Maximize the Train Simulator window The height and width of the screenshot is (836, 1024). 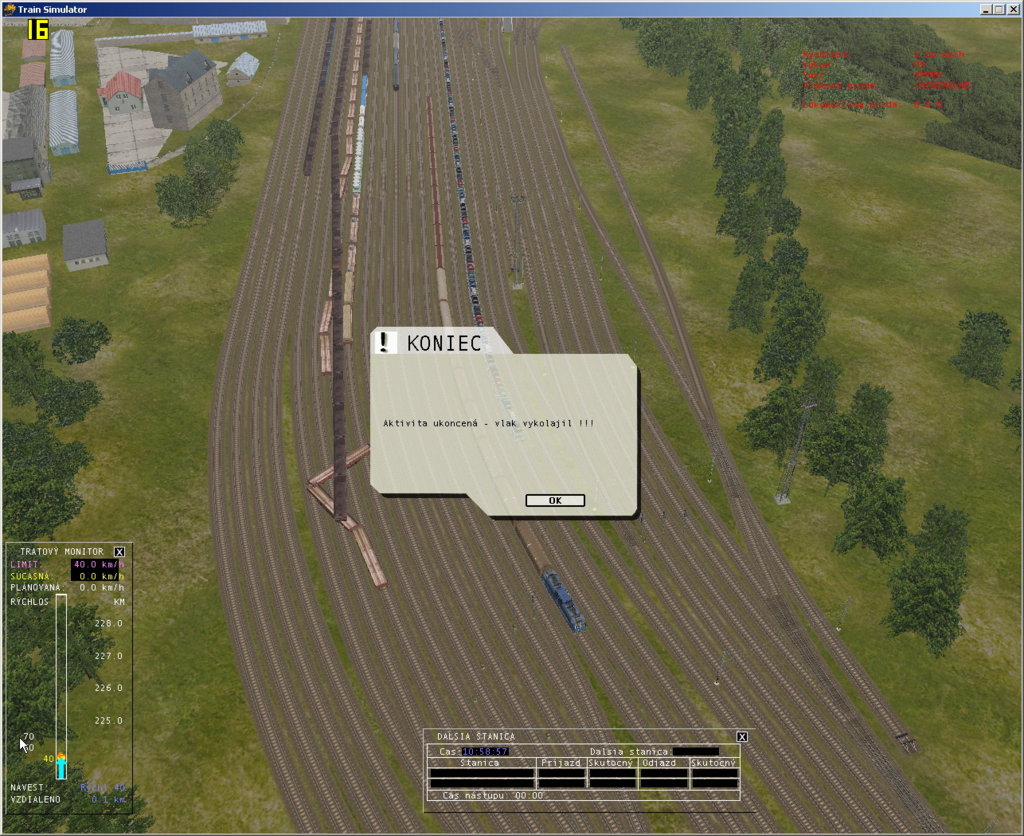(x=999, y=9)
